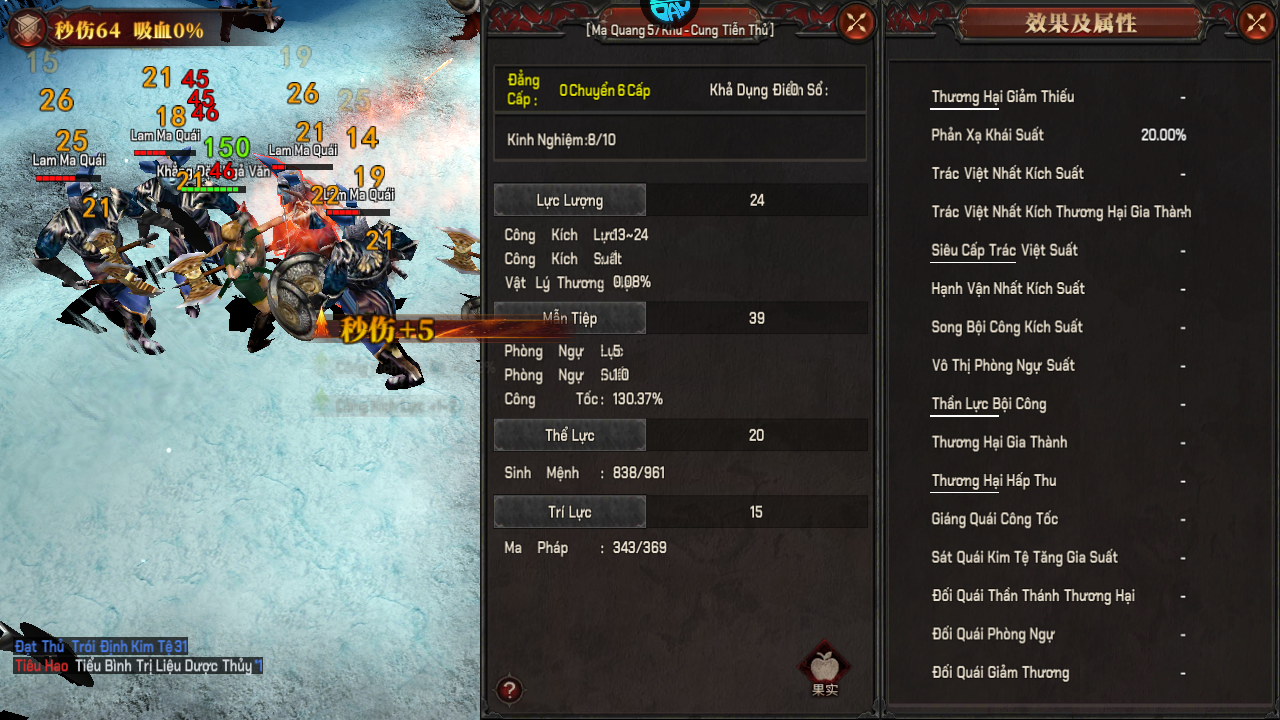The image size is (1280, 720).
Task: Select the Trí Lực stat button
Action: point(570,512)
